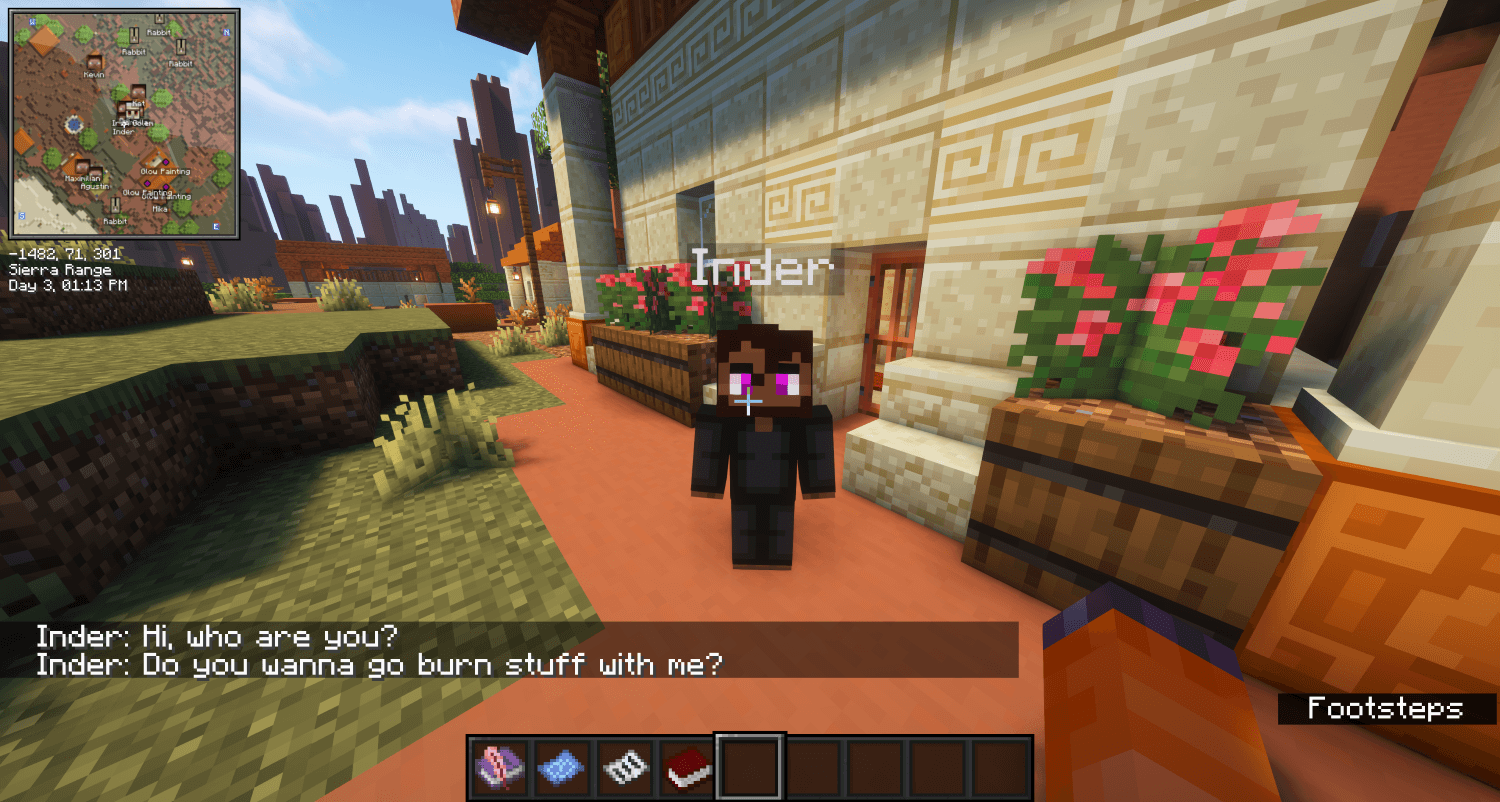Click the topmost Rabbit icon on the minimap
This screenshot has height=802, width=1500.
point(158,20)
